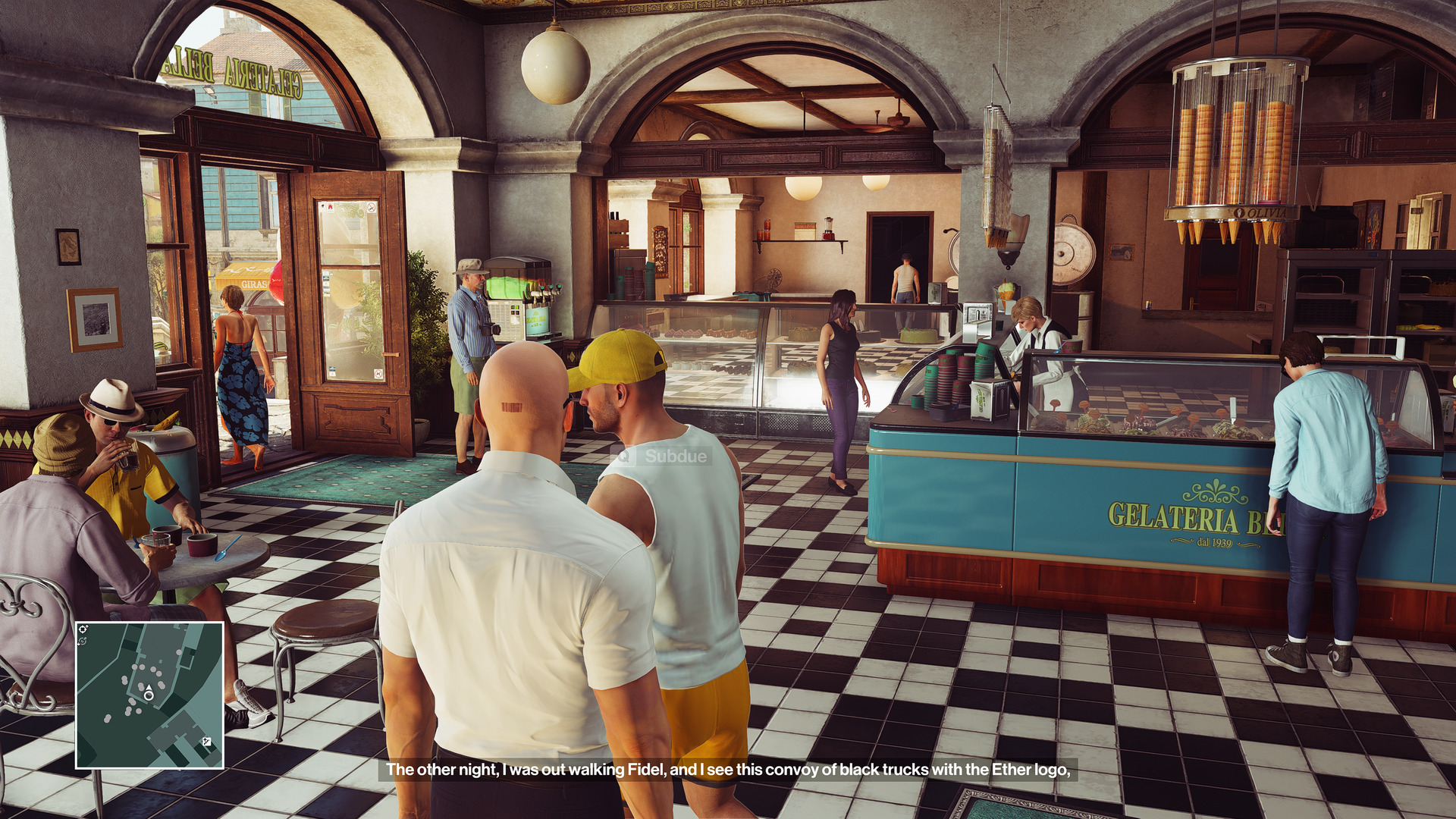Image resolution: width=1456 pixels, height=819 pixels.
Task: Click the compass reset icon on the minimap
Action: pyautogui.click(x=83, y=641)
